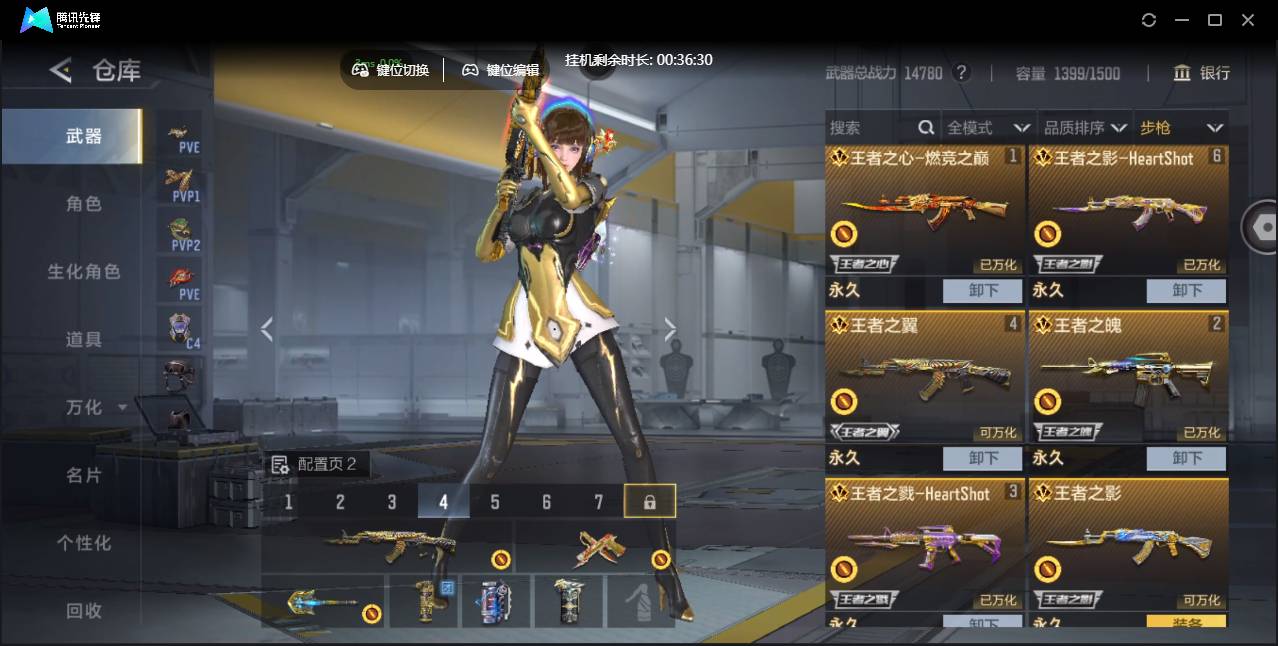1278x646 pixels.
Task: Open 键位编辑 key editor
Action: 501,70
